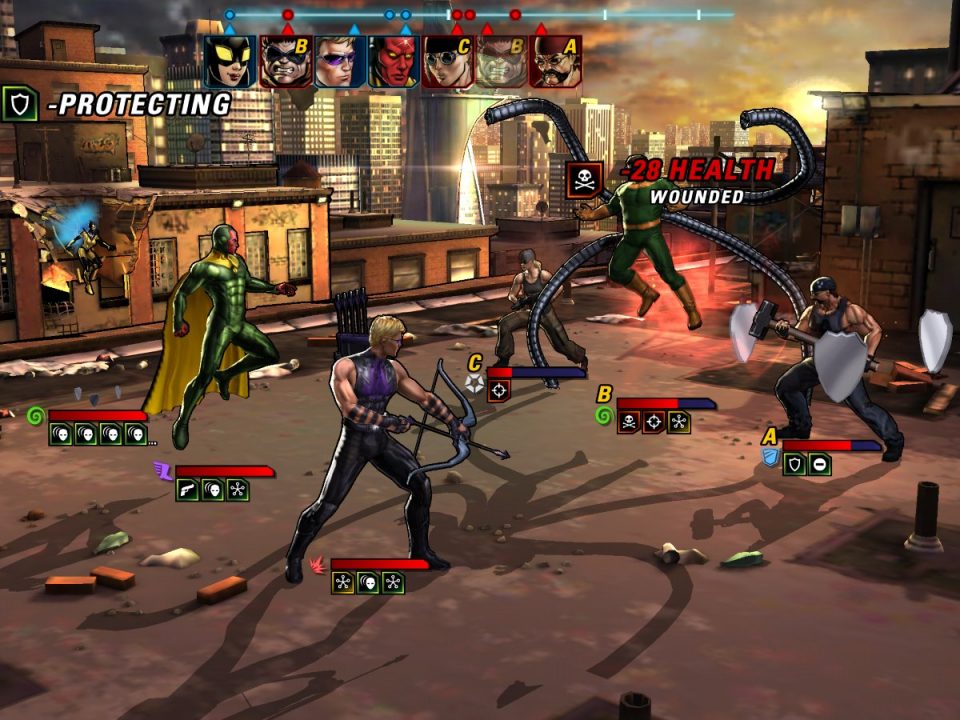Click Vision's red-faced turn order portrait

pyautogui.click(x=392, y=62)
